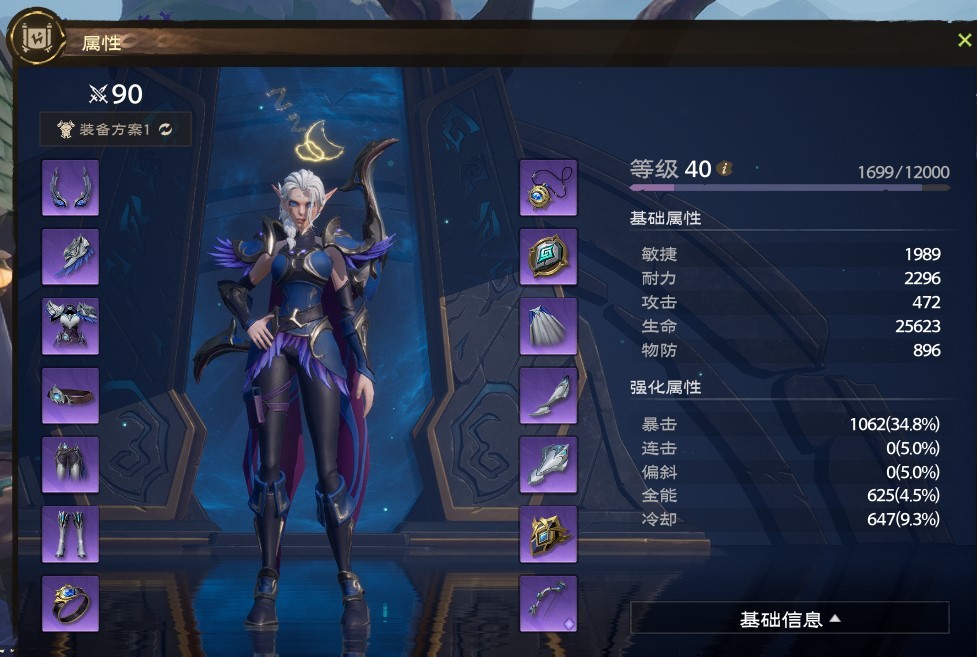Screen dimensions: 977x657
Task: Select the horned headpiece slot
Action: point(70,187)
